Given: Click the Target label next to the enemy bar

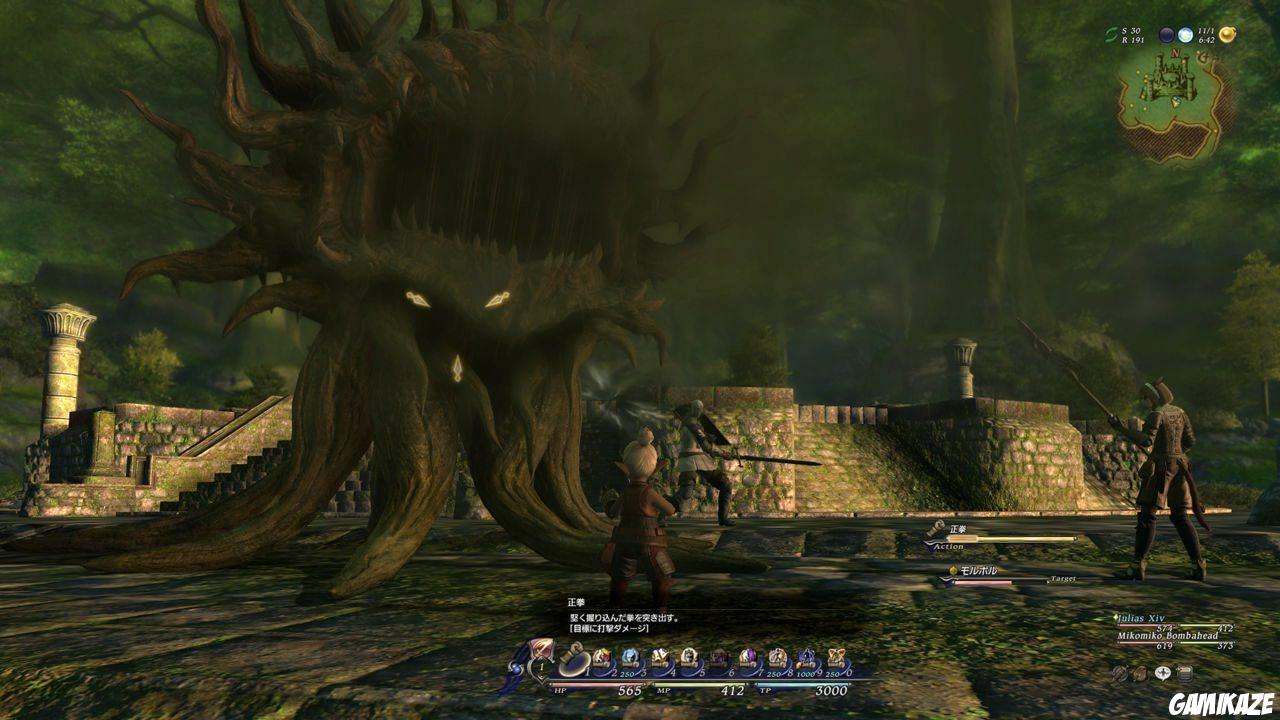Looking at the screenshot, I should pos(1063,579).
